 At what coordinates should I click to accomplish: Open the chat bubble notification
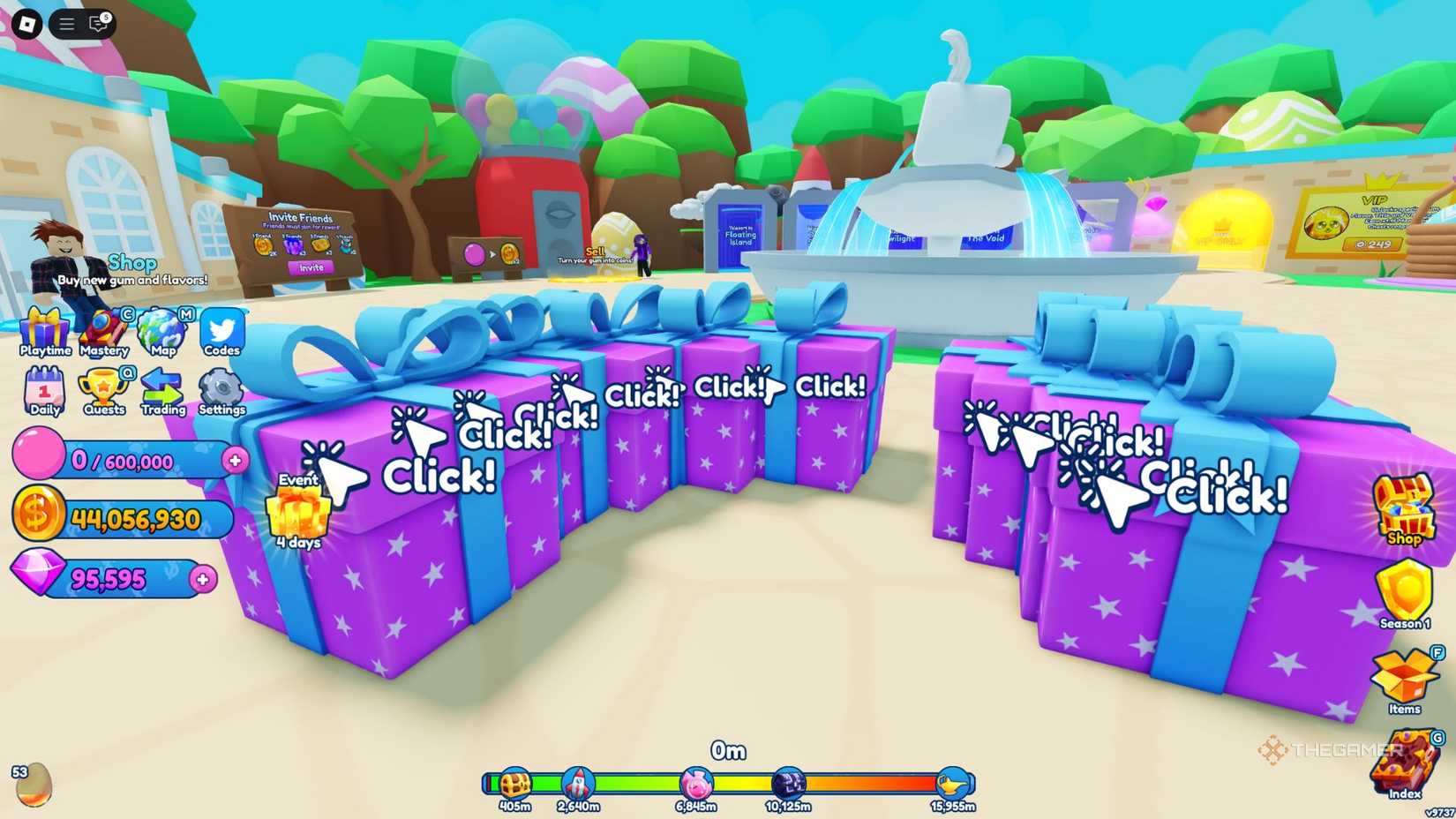point(97,24)
